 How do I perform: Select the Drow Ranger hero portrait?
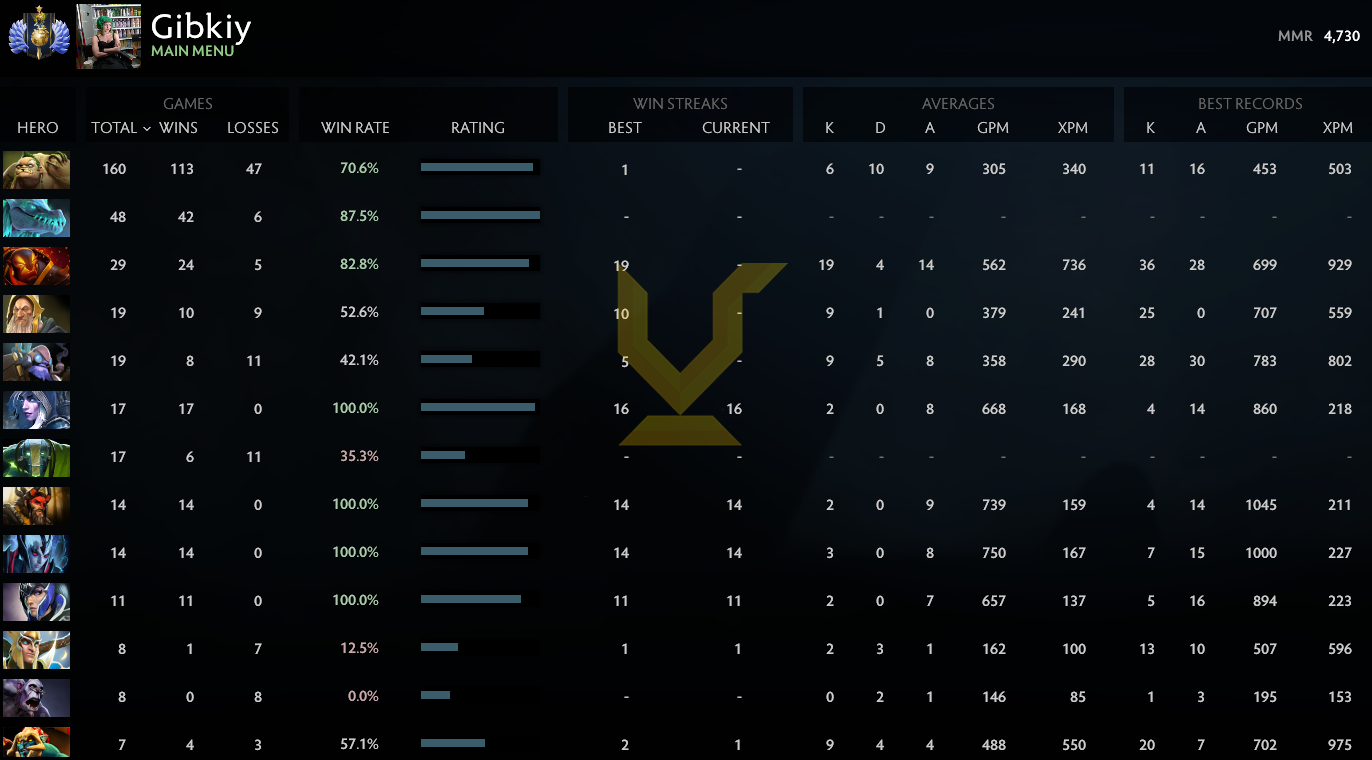coord(36,410)
